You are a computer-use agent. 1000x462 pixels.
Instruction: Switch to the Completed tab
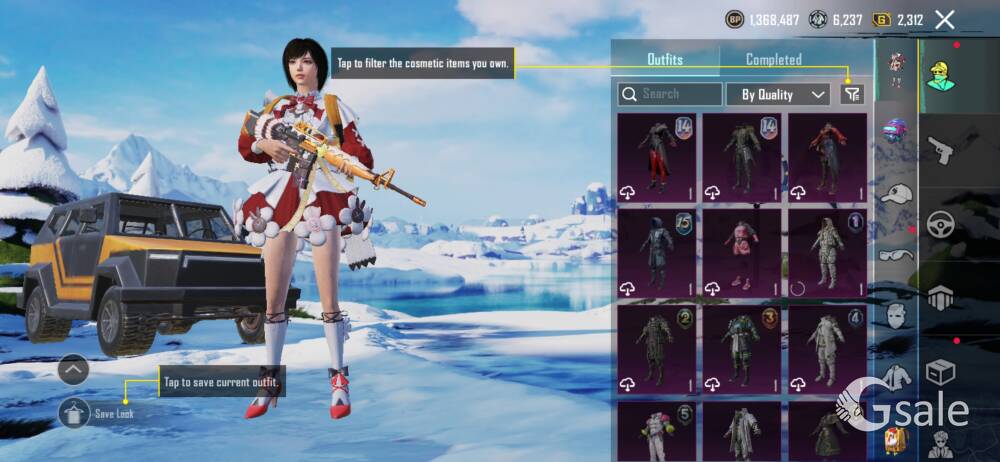click(x=773, y=60)
